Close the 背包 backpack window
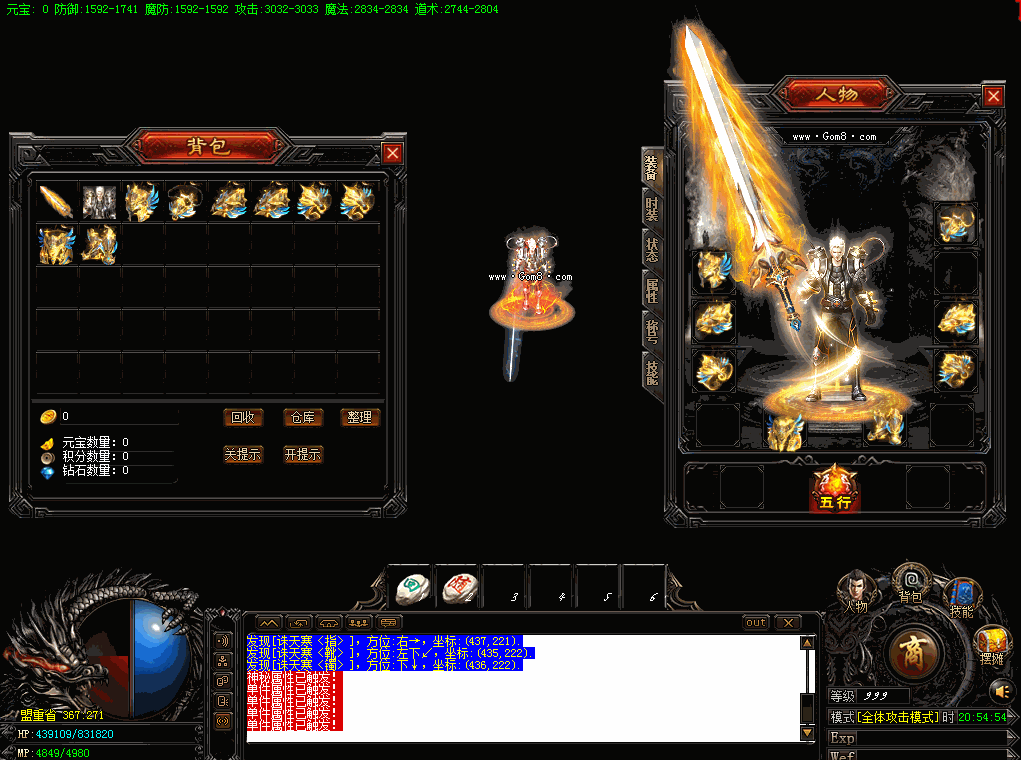 point(393,153)
